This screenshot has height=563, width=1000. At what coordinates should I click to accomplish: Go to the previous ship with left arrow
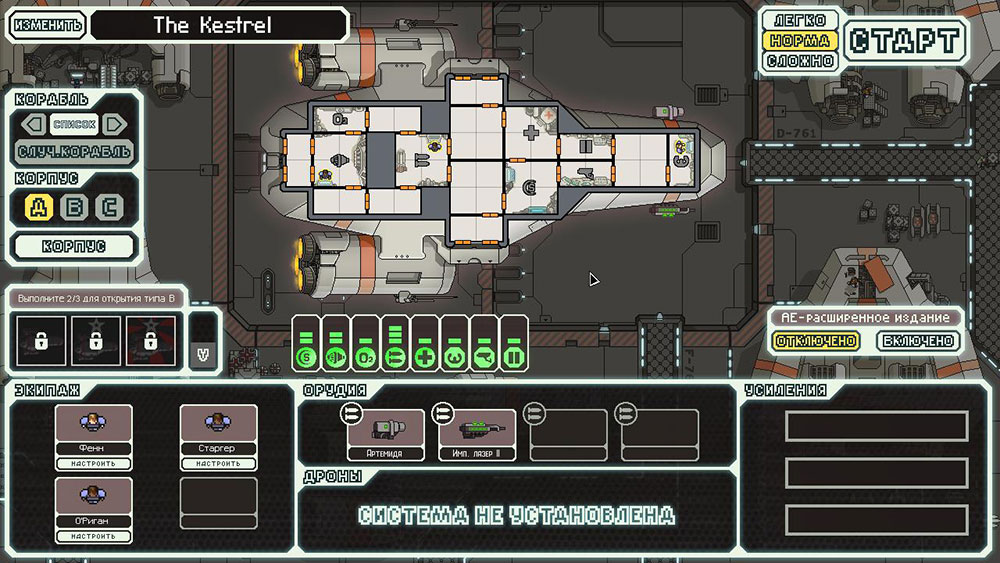pyautogui.click(x=35, y=124)
